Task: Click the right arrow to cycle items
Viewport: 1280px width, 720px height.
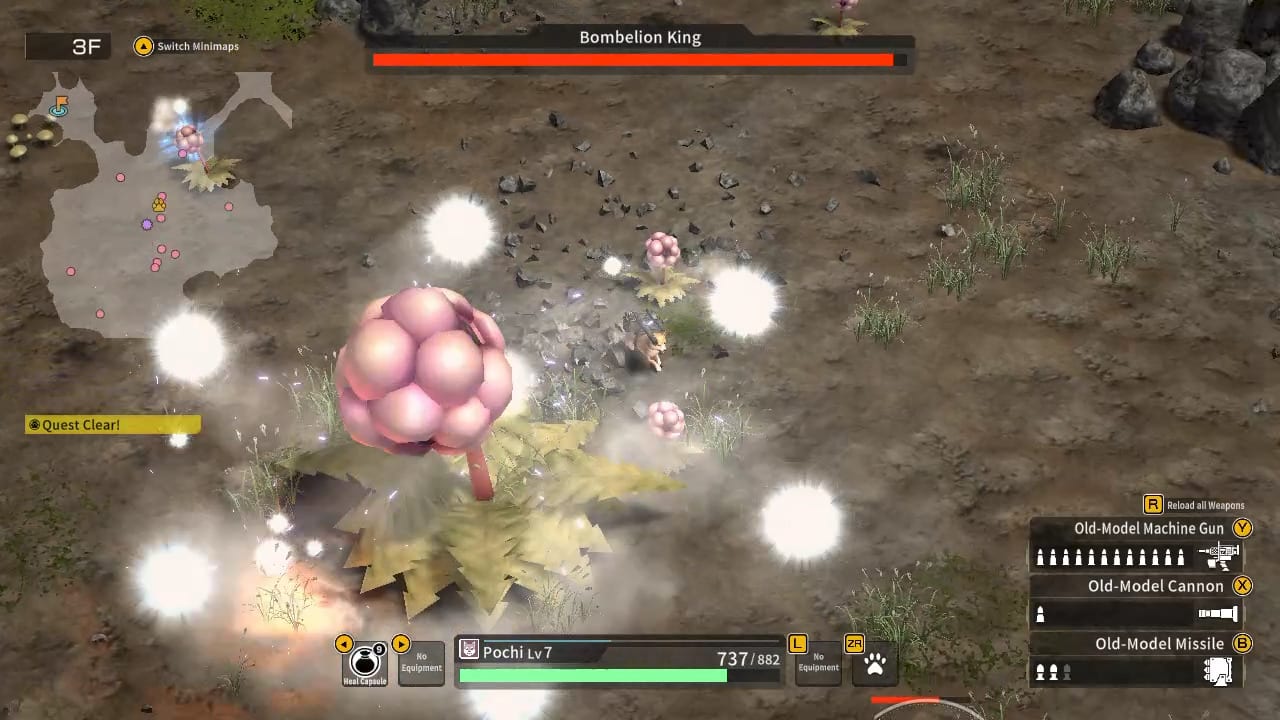Action: click(x=400, y=644)
